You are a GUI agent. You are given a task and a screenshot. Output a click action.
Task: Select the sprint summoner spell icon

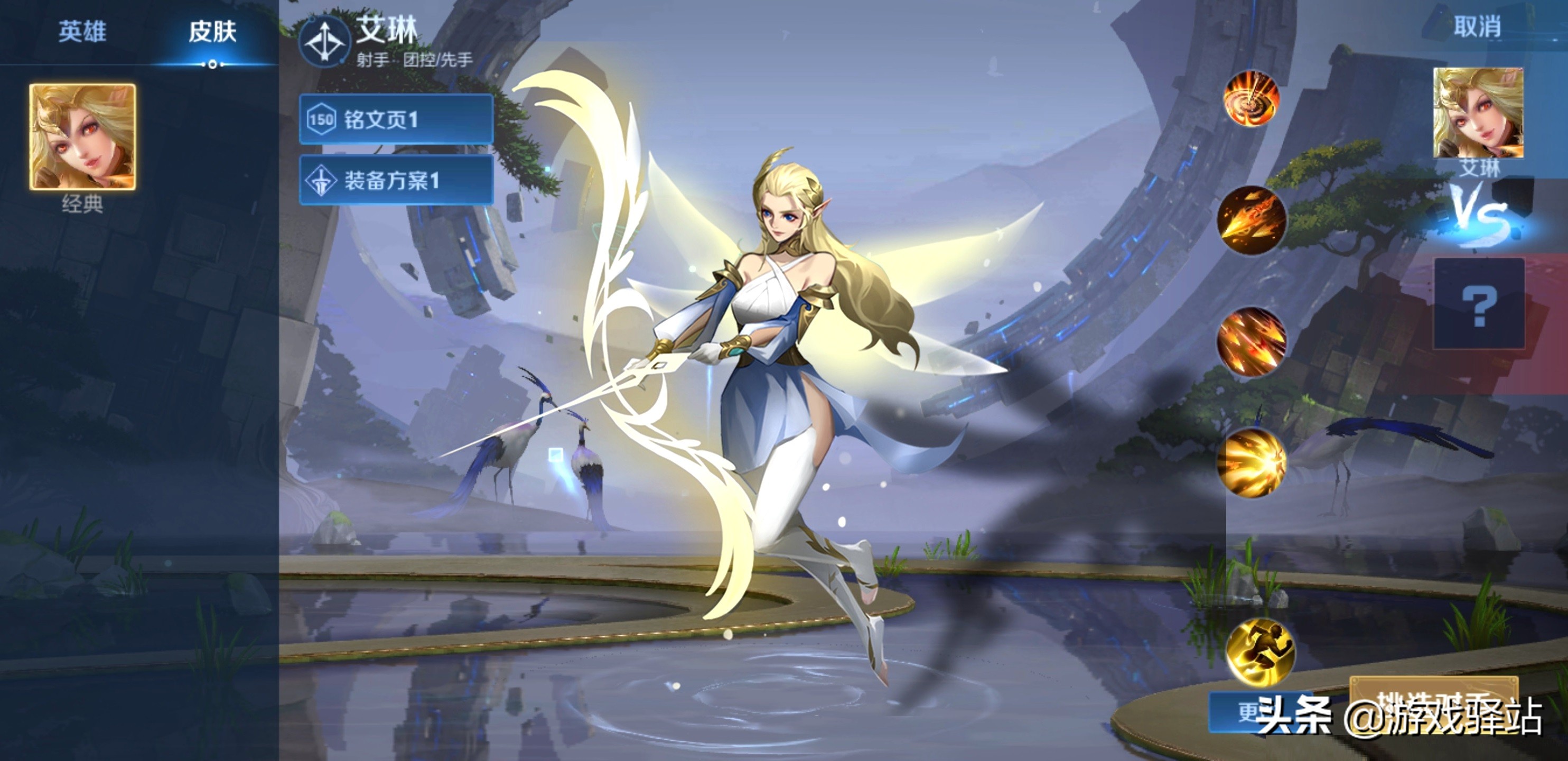1260,652
